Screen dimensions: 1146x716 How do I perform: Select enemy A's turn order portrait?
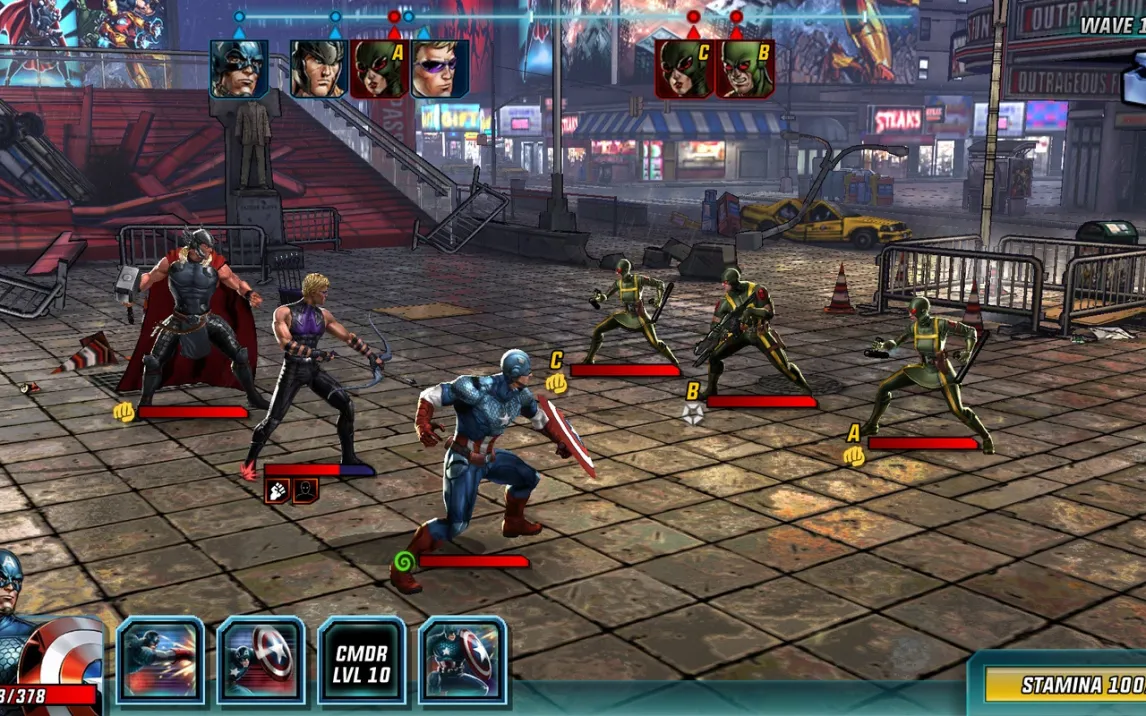coord(379,69)
